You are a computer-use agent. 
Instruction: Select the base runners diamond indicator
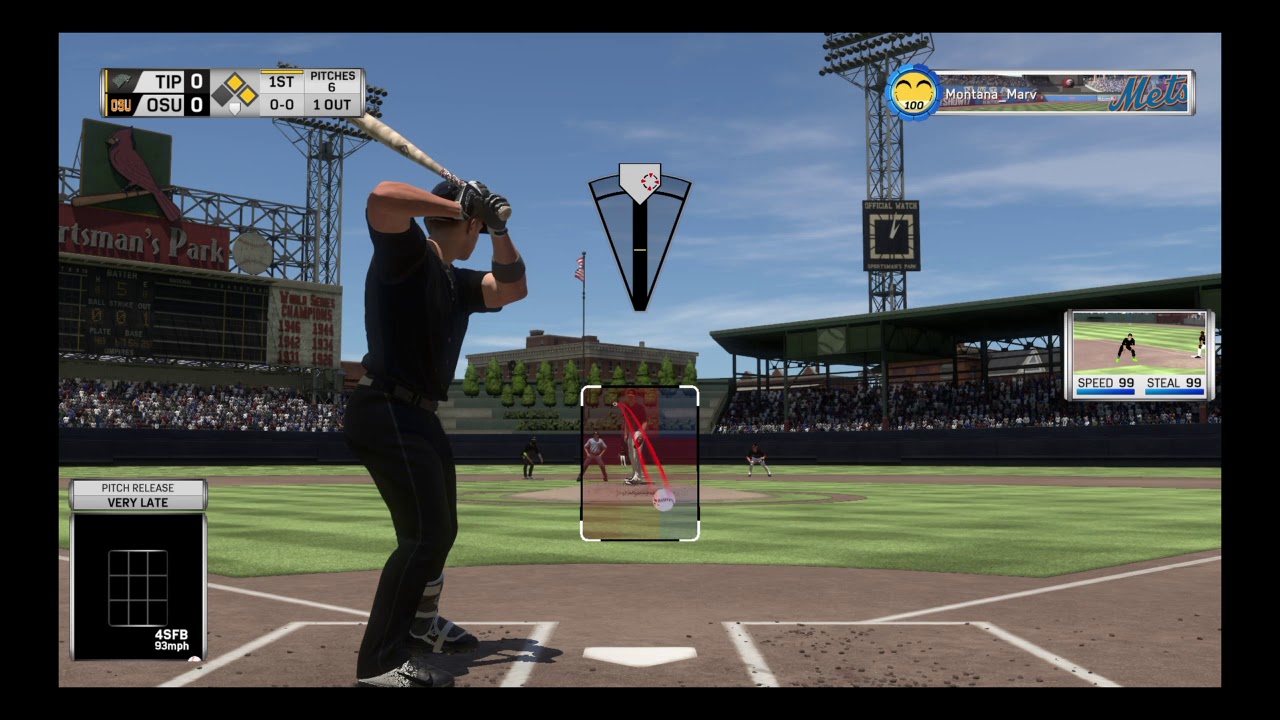click(x=235, y=92)
